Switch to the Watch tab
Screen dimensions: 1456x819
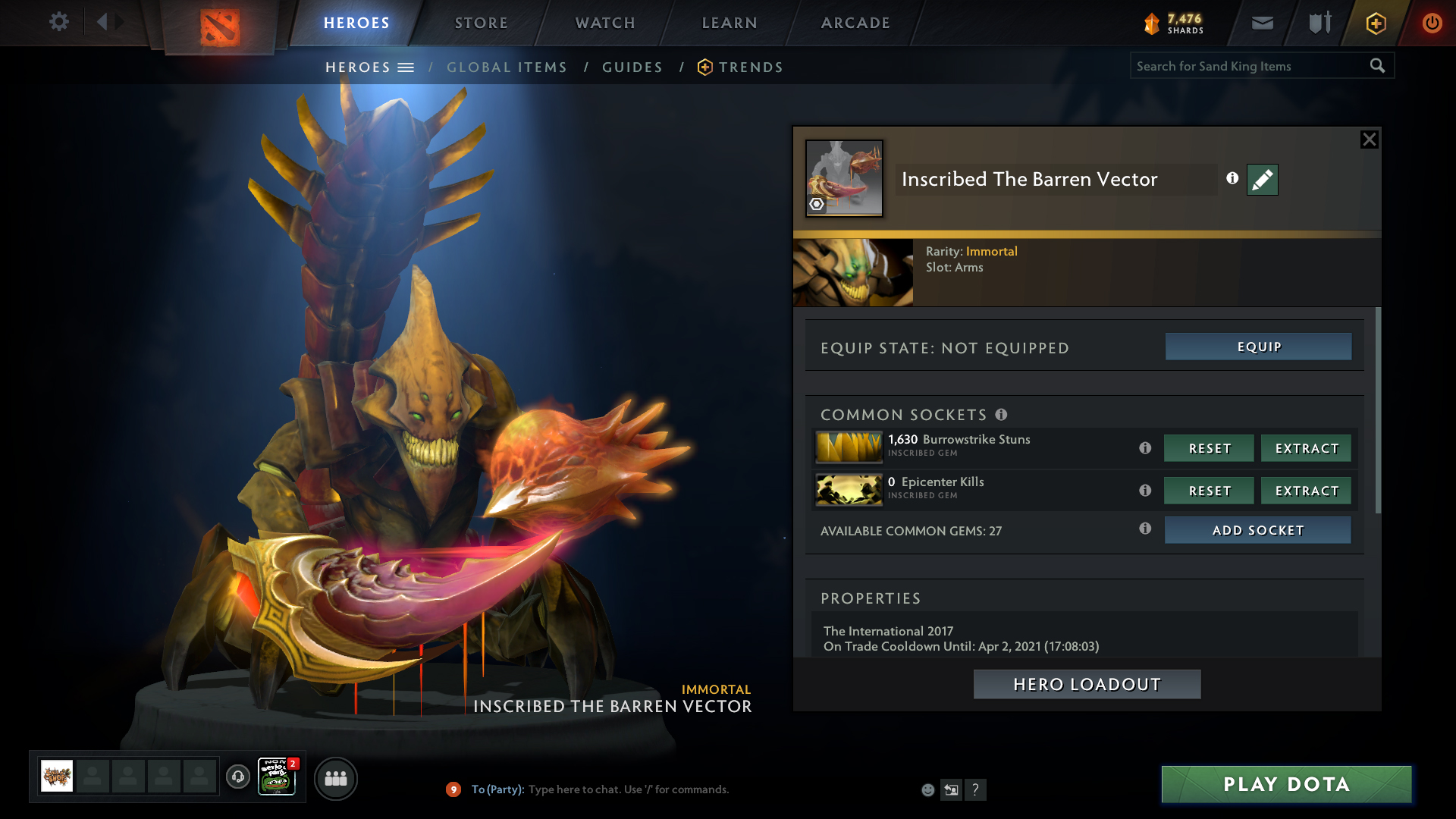pos(605,23)
